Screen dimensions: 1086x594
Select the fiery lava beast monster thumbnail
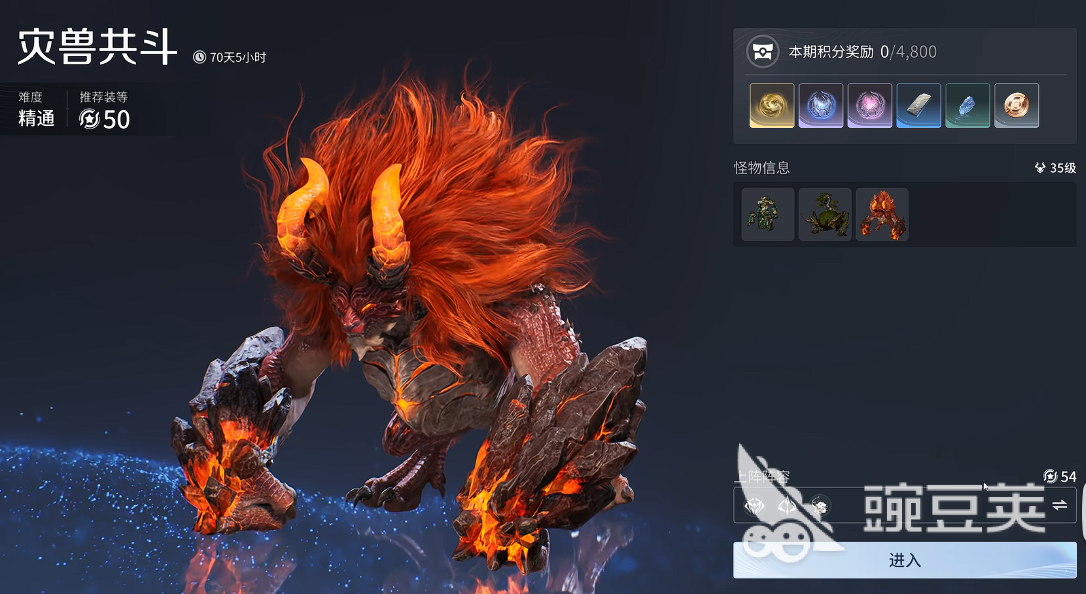(x=882, y=214)
